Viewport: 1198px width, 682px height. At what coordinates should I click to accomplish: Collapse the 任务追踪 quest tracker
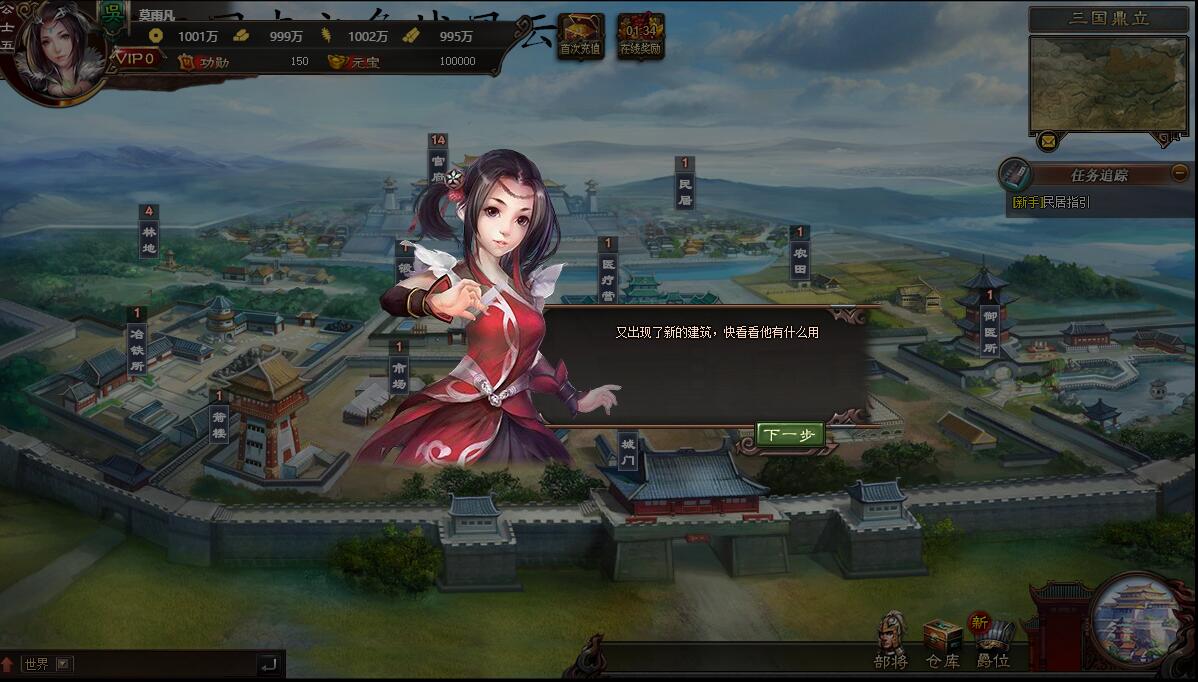coord(1180,172)
